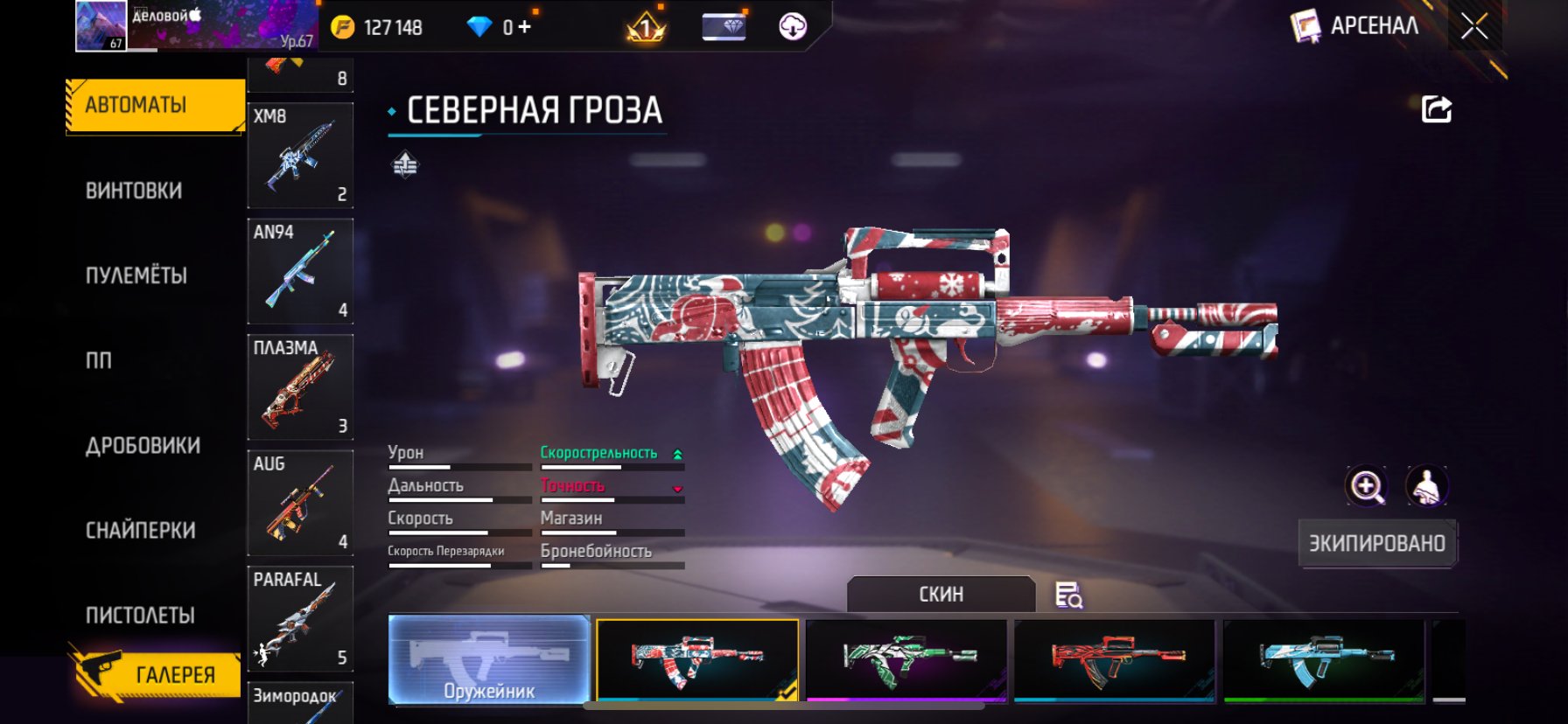Open the Галерея section
Screen dimensions: 1568x724
click(156, 674)
